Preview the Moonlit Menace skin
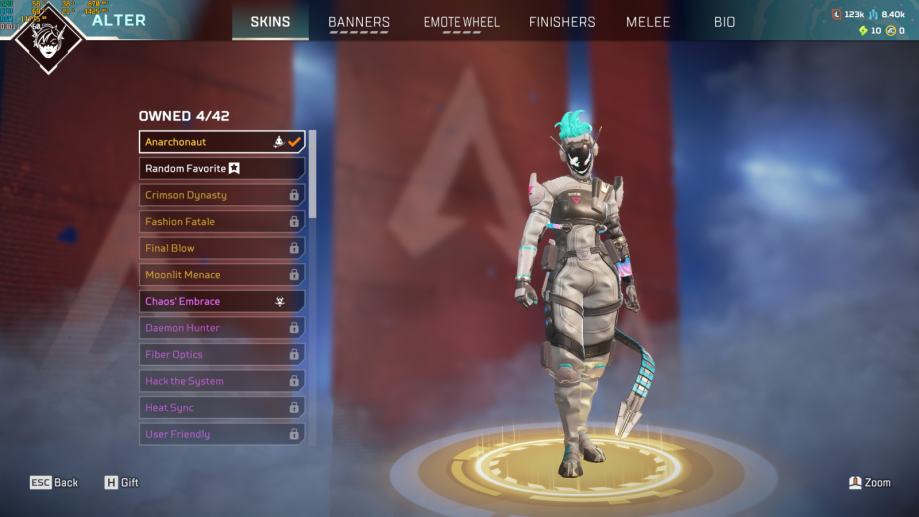This screenshot has width=919, height=517. tap(222, 275)
